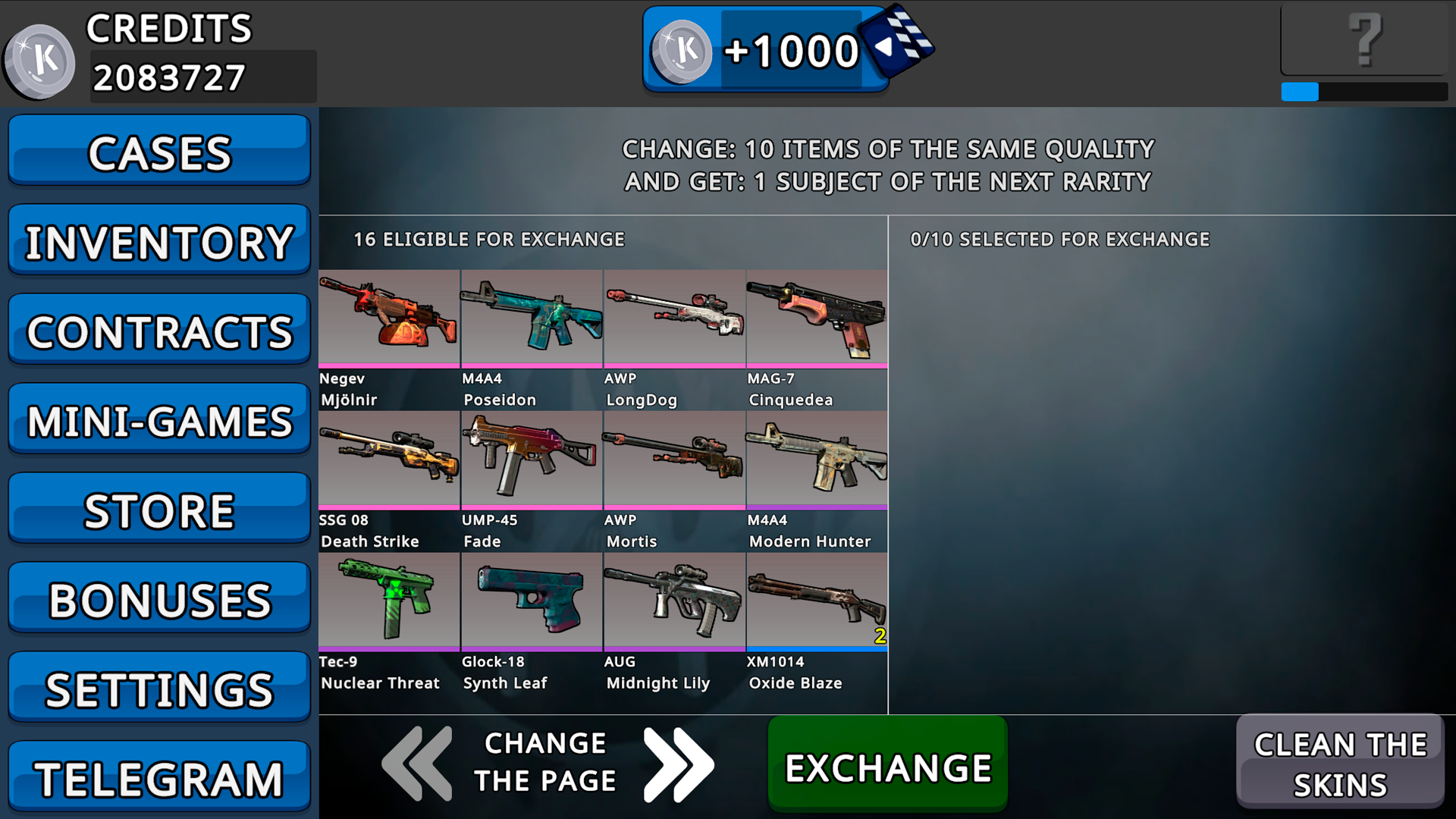Image resolution: width=1456 pixels, height=819 pixels.
Task: Open the CONTRACTS panel
Action: point(158,330)
